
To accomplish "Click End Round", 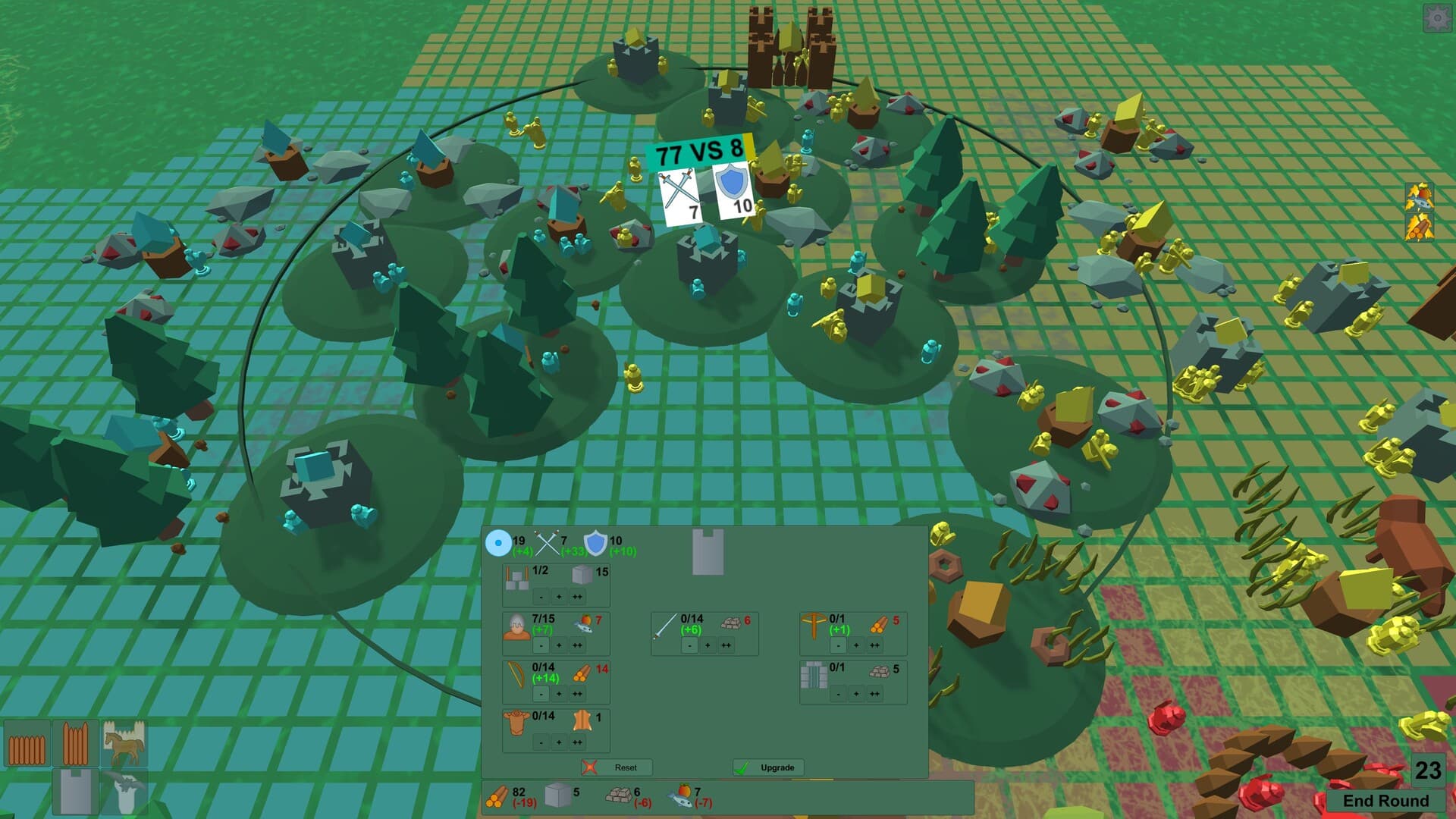I will tap(1388, 801).
